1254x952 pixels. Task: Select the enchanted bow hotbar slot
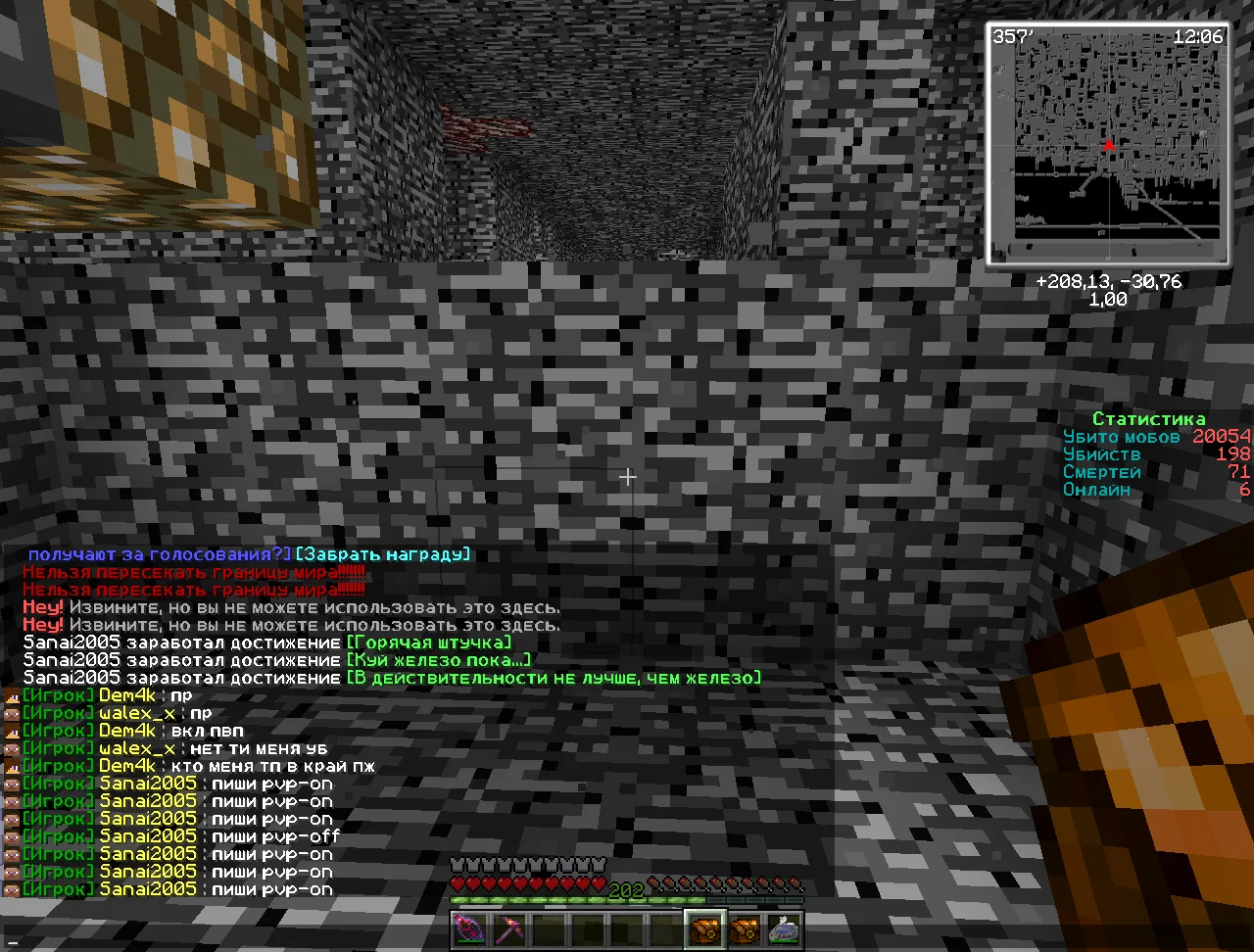(x=469, y=928)
